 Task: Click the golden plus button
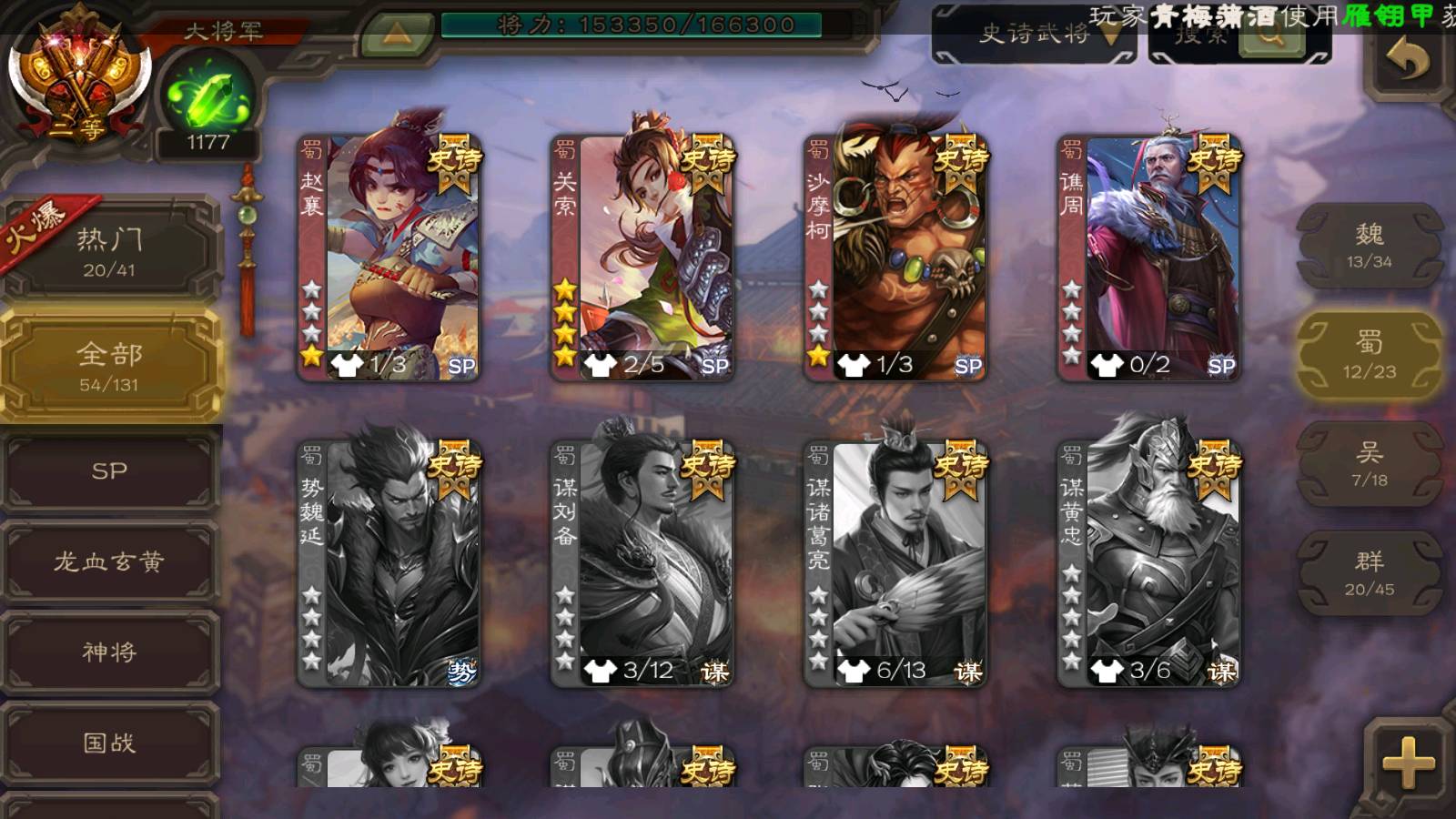(x=1408, y=761)
